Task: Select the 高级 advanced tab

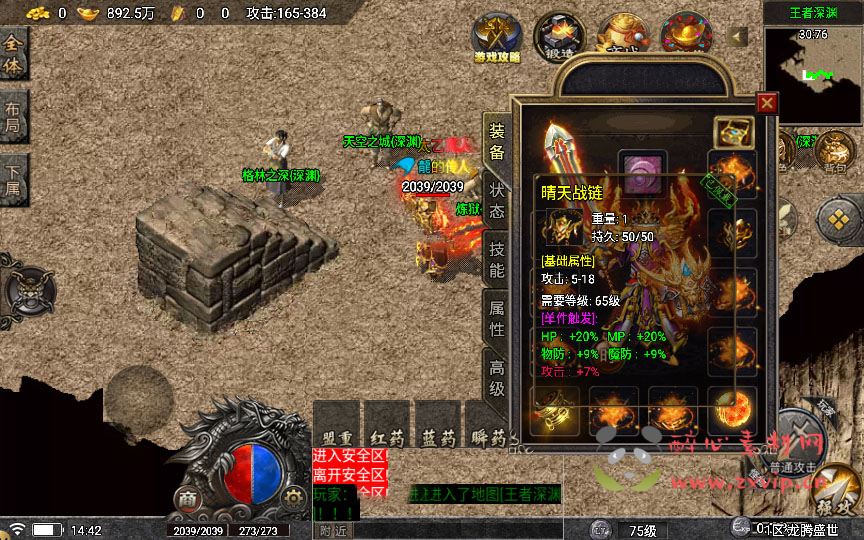Action: pos(497,376)
